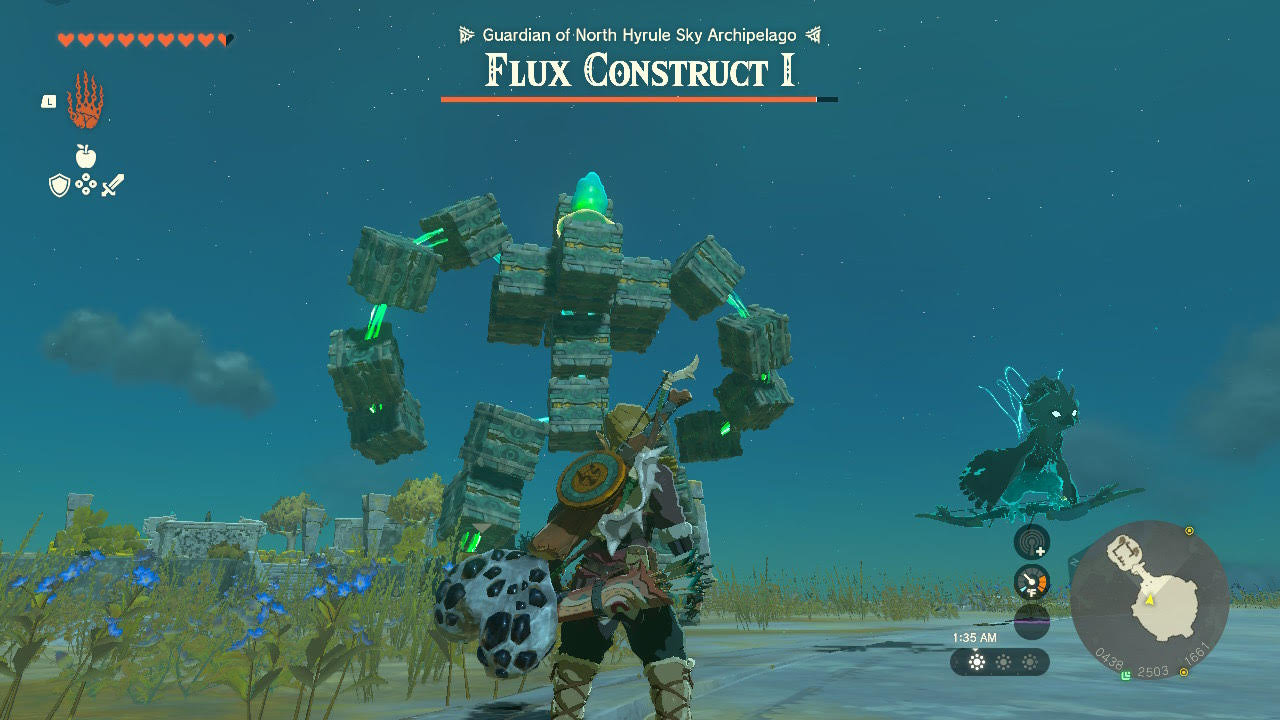
Task: Click the sword attack stat icon
Action: tap(113, 183)
